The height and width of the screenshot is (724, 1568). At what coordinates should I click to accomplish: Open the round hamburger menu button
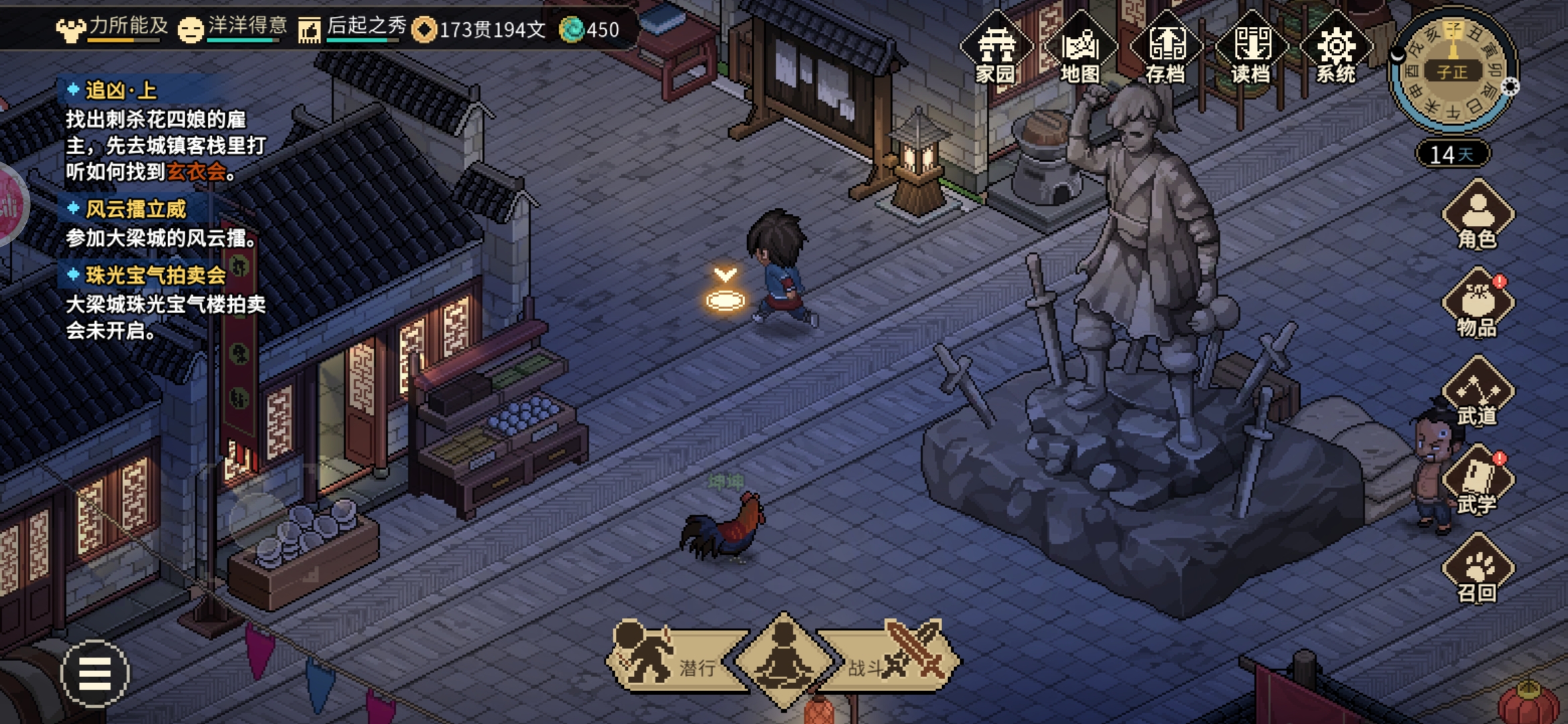tap(94, 673)
